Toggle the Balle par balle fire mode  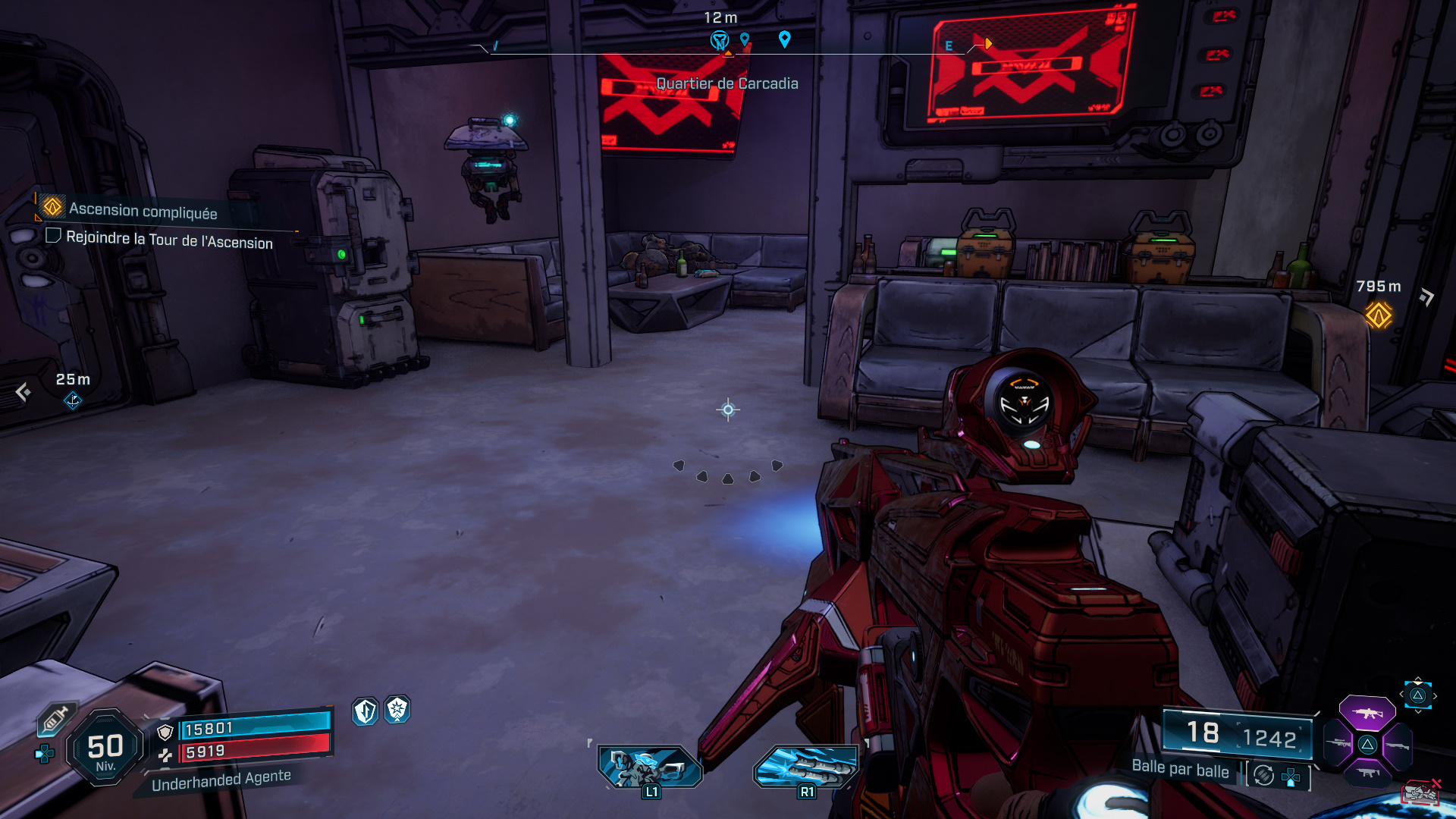[x=1263, y=775]
